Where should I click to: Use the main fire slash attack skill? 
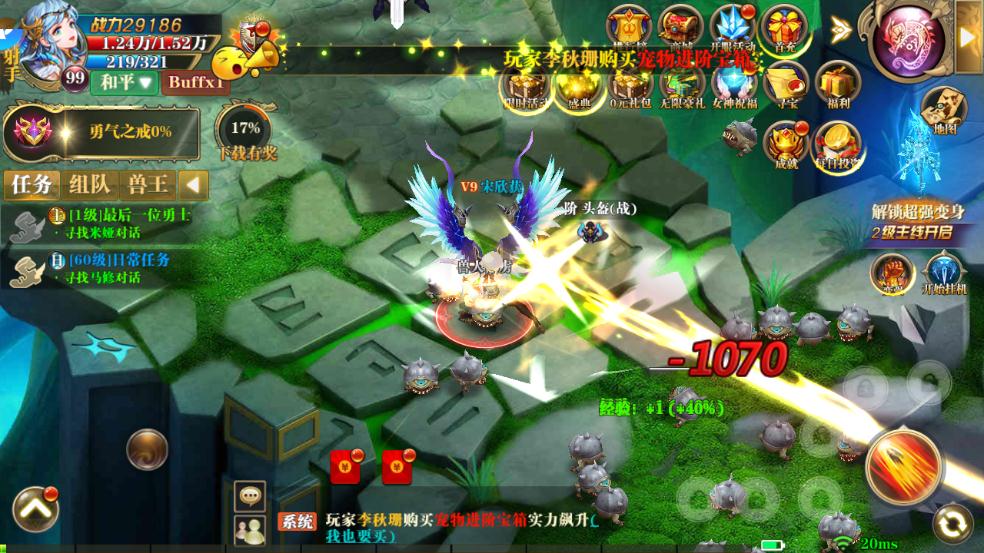coord(905,467)
